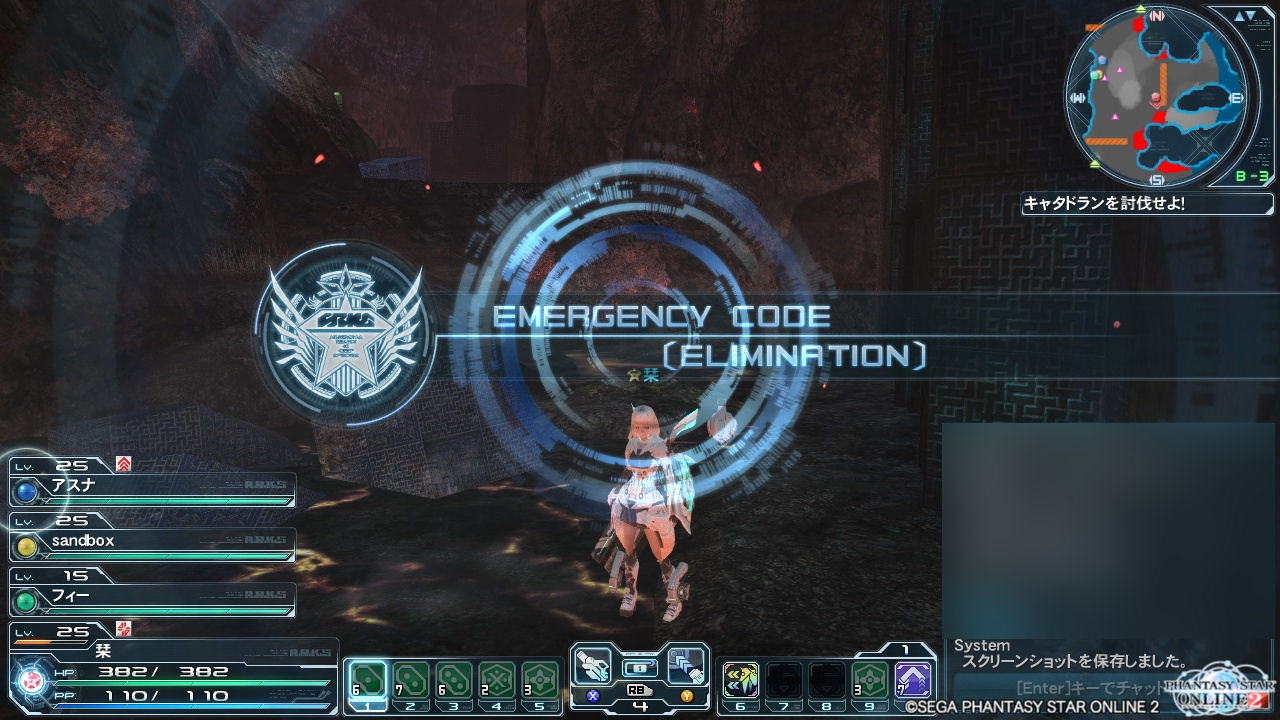Screen dimensions: 1280x720
Task: Use the hexagon item in slot 9
Action: (x=870, y=680)
